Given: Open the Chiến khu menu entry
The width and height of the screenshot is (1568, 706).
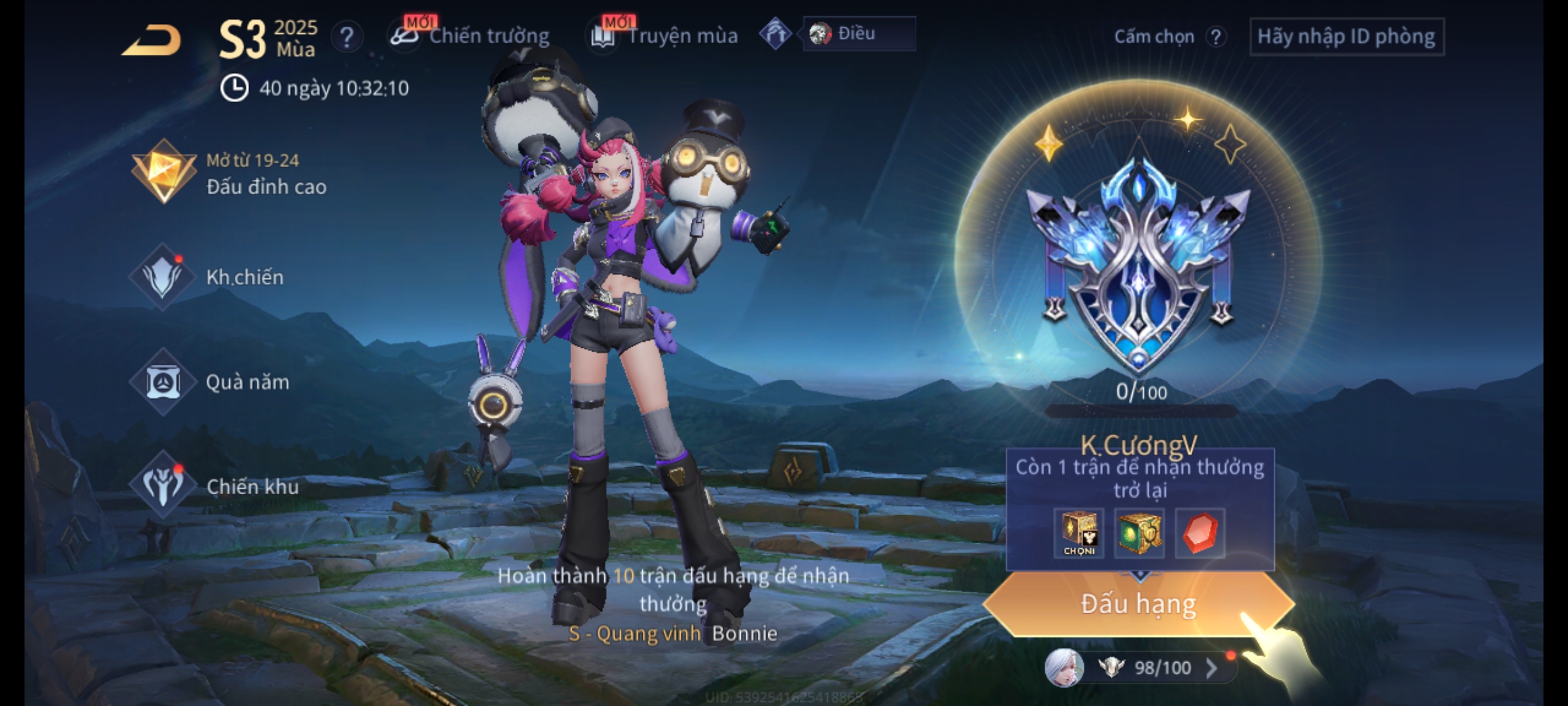Looking at the screenshot, I should click(x=214, y=486).
